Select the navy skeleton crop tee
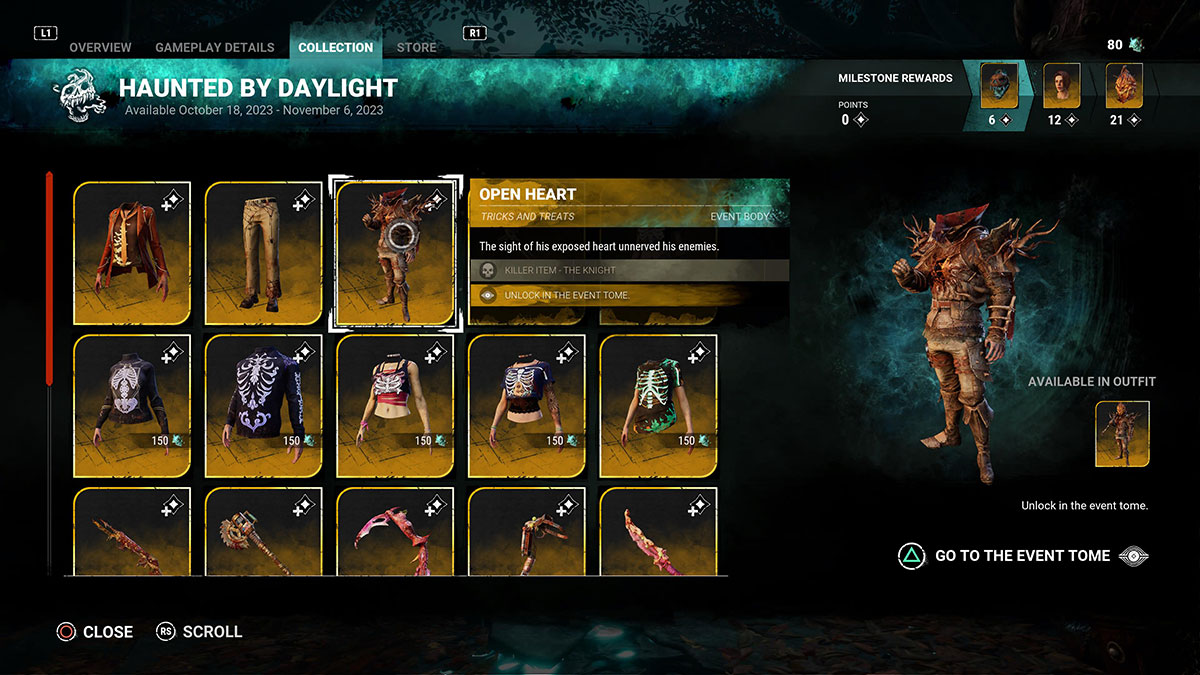The width and height of the screenshot is (1200, 675). 527,406
